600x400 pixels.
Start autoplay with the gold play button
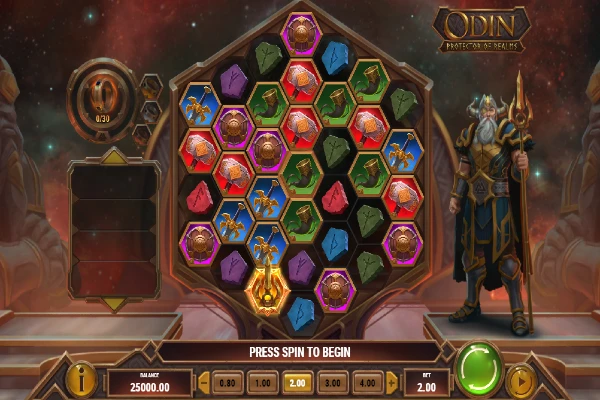[x=519, y=381]
